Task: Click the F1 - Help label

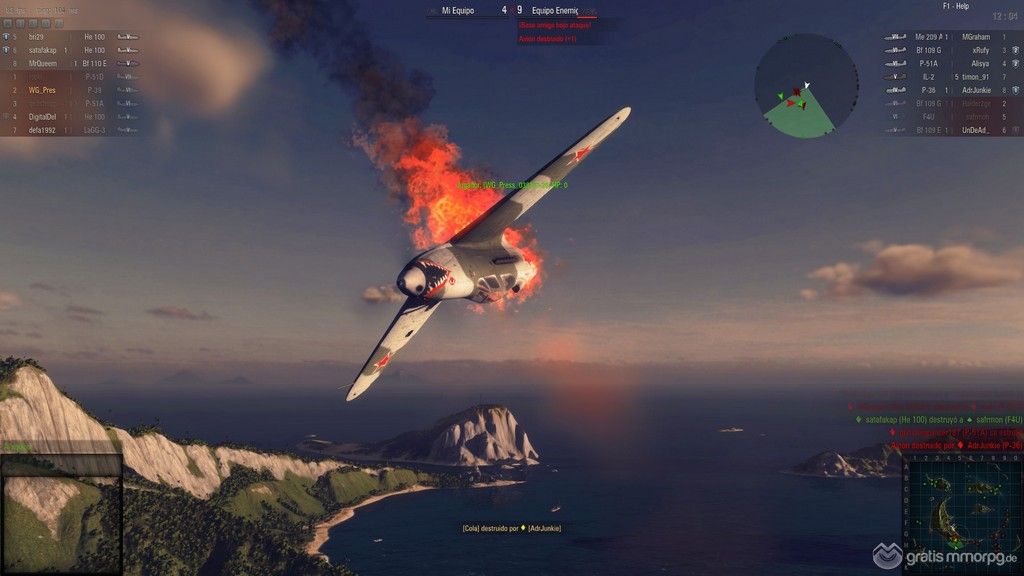Action: [928, 6]
